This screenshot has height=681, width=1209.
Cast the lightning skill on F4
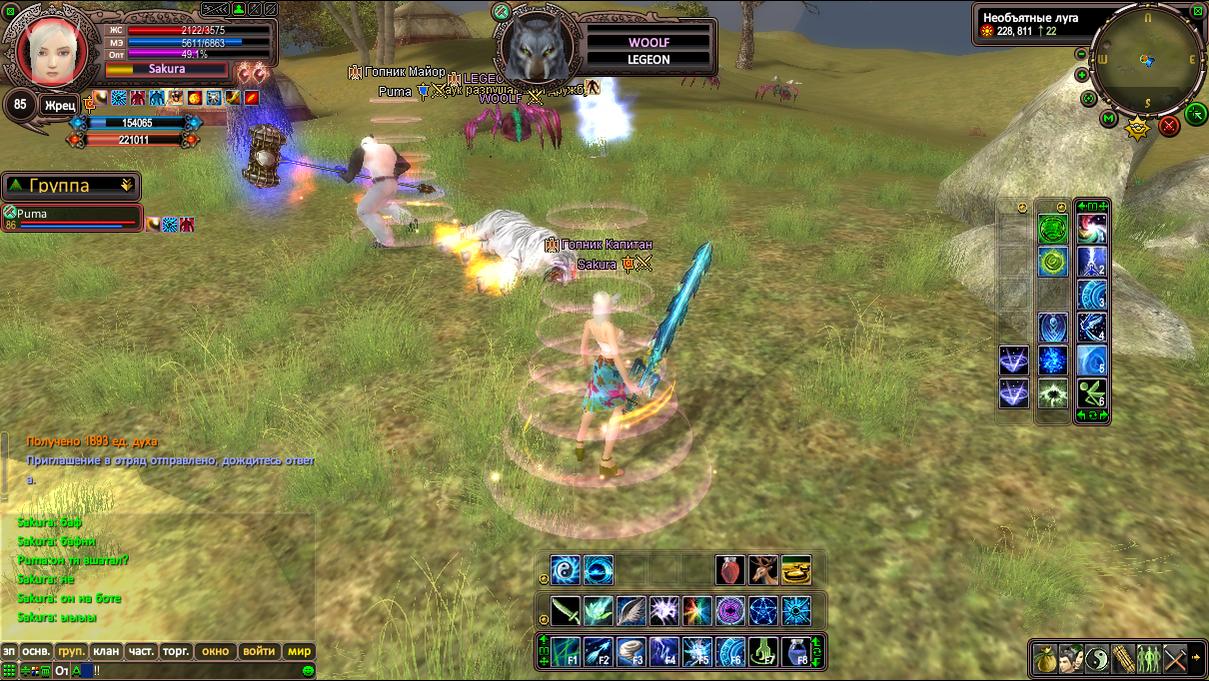pyautogui.click(x=664, y=652)
